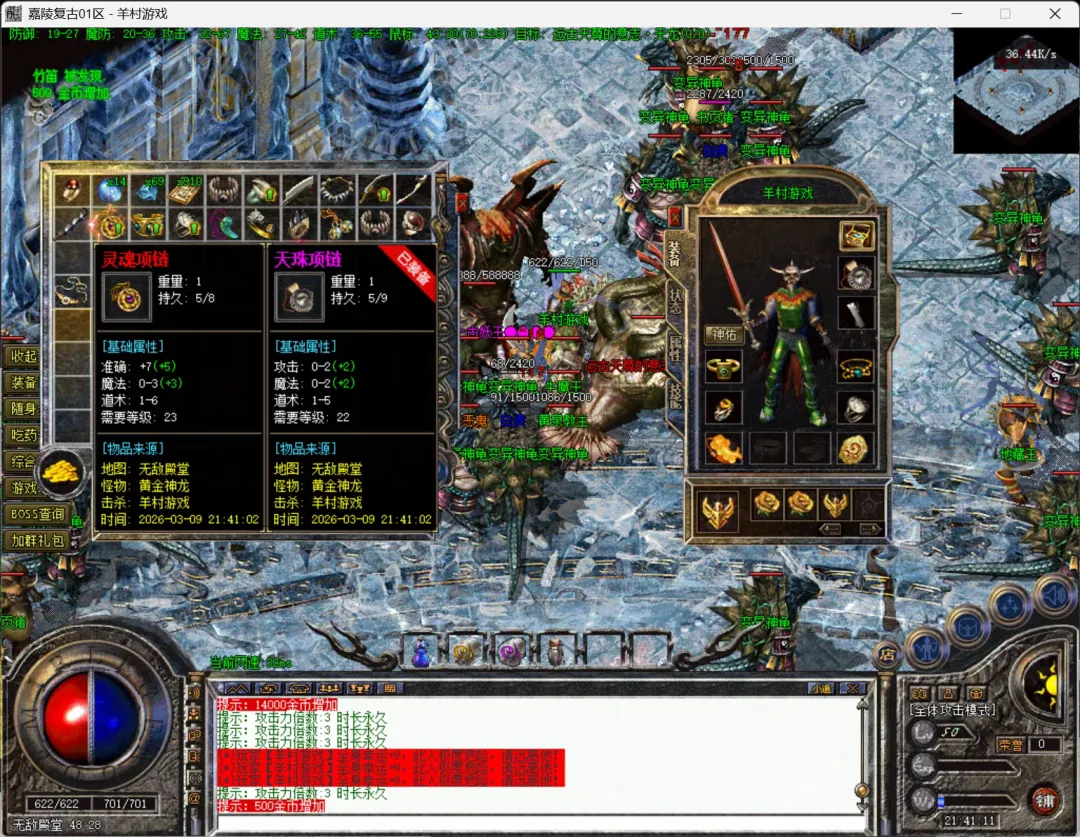
Task: Click the gold coin pile icon
Action: 62,470
